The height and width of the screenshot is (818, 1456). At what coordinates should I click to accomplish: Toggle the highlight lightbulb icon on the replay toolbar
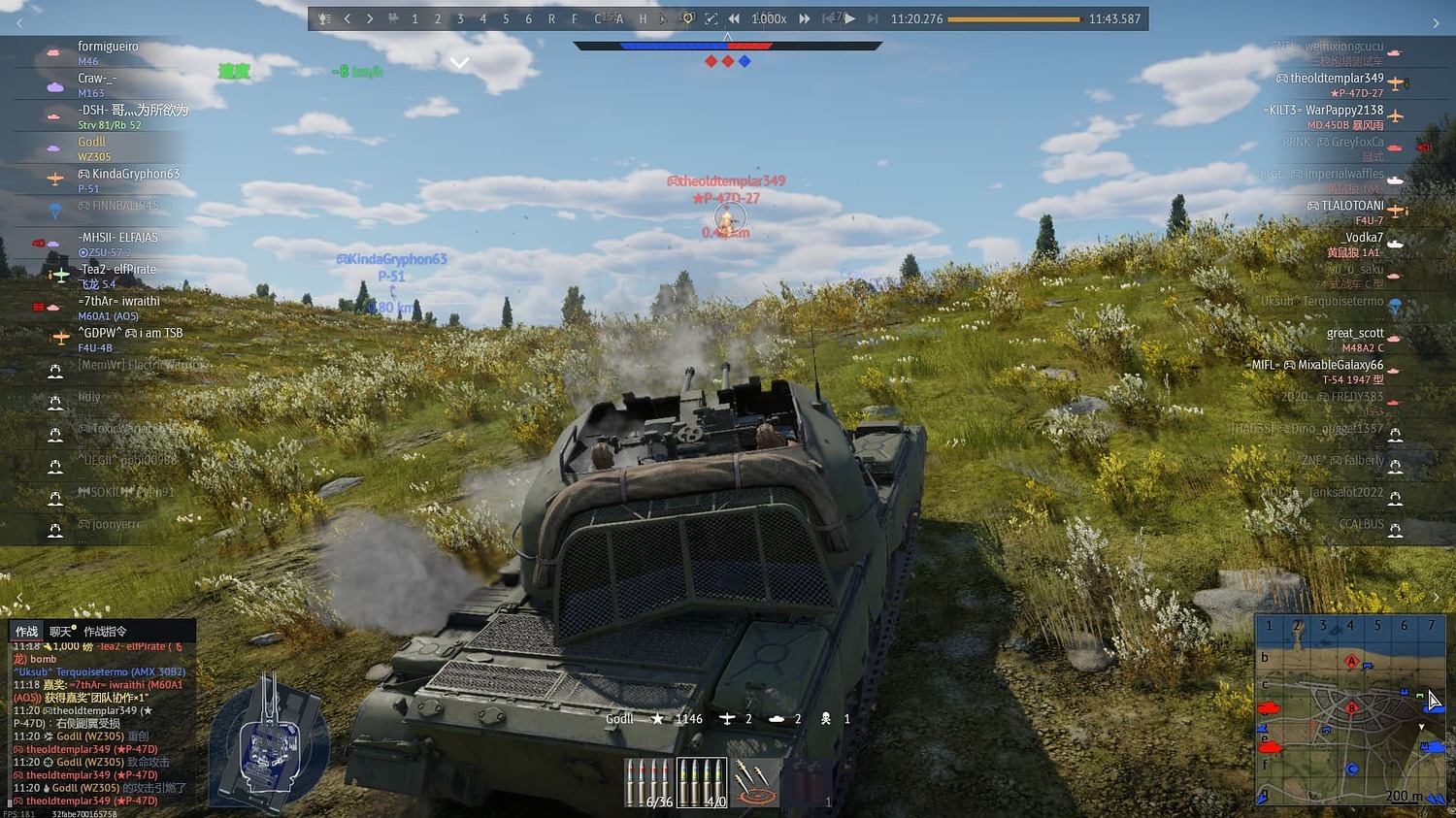pos(687,17)
